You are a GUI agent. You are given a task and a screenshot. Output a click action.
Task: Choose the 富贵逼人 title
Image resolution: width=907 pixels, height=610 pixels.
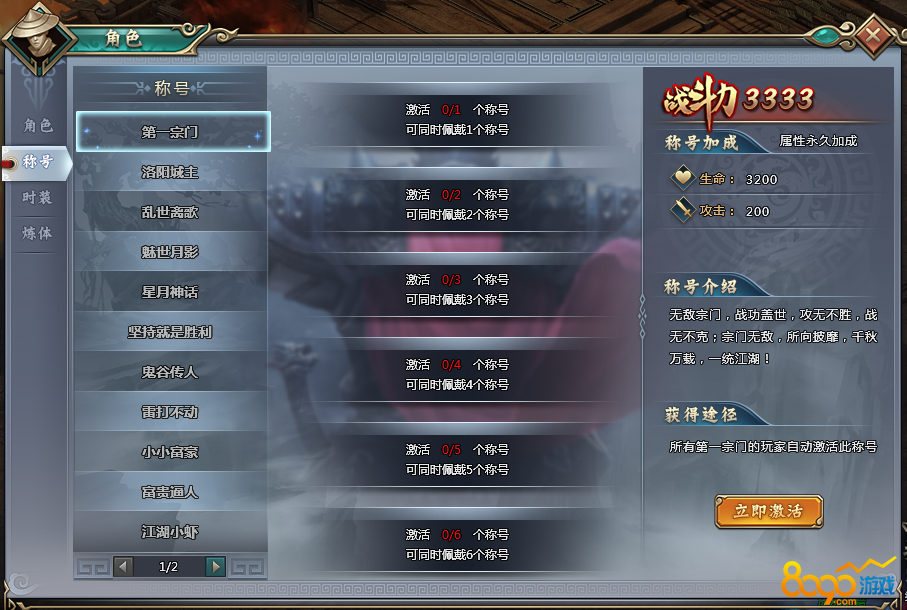tap(171, 492)
